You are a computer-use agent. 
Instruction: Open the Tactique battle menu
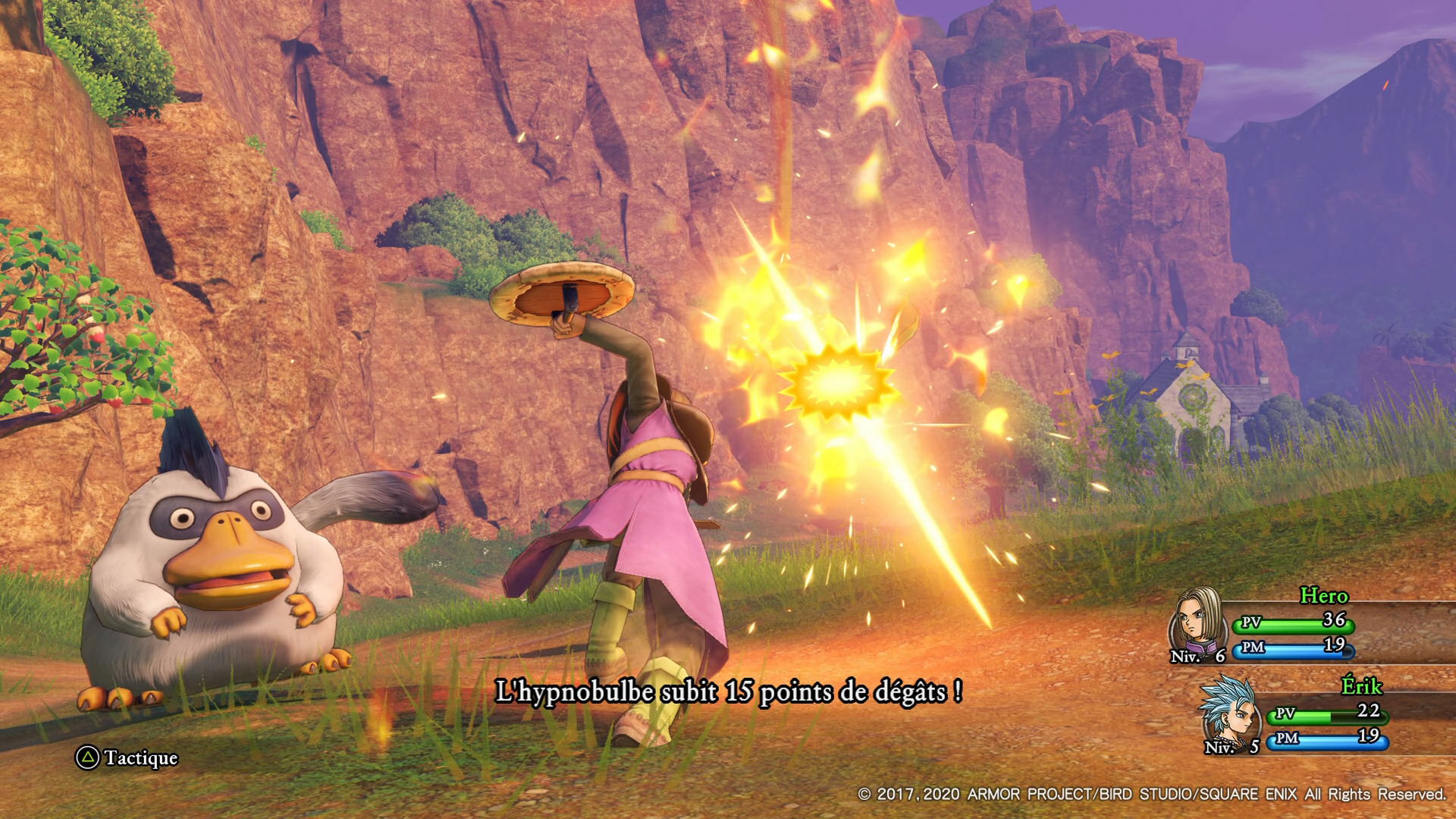coord(127,758)
